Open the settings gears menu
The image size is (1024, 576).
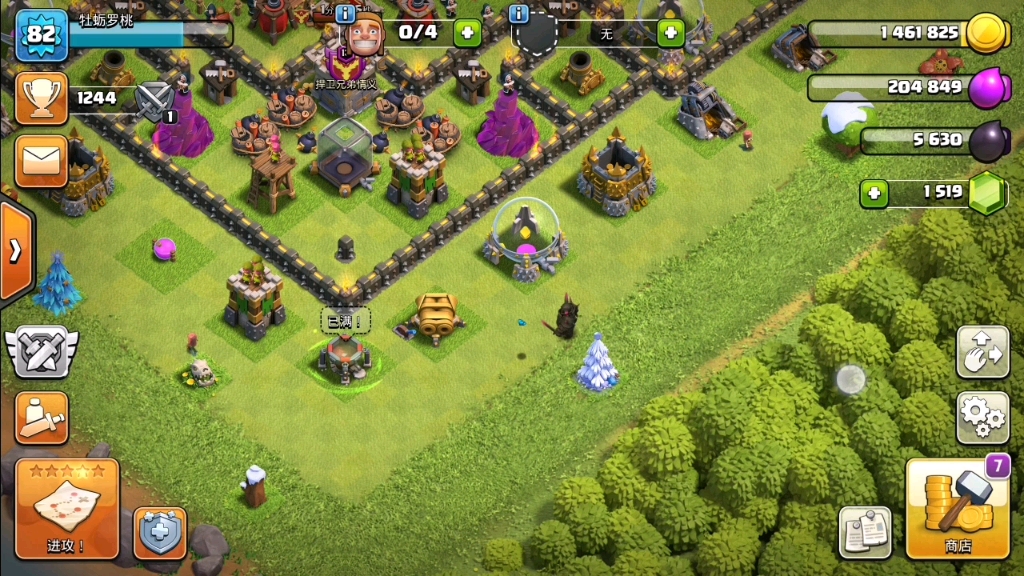coord(982,418)
